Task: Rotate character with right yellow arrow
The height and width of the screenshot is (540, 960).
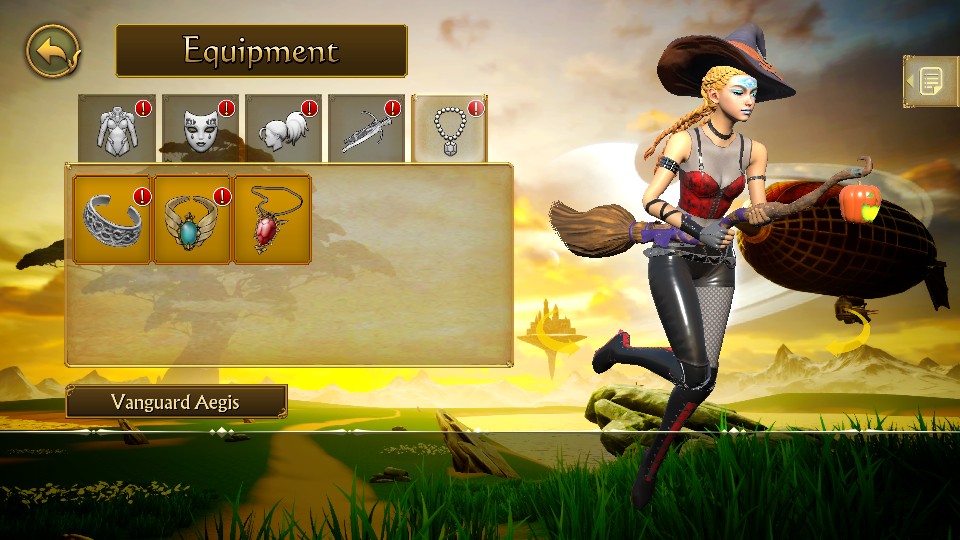Action: tap(850, 334)
